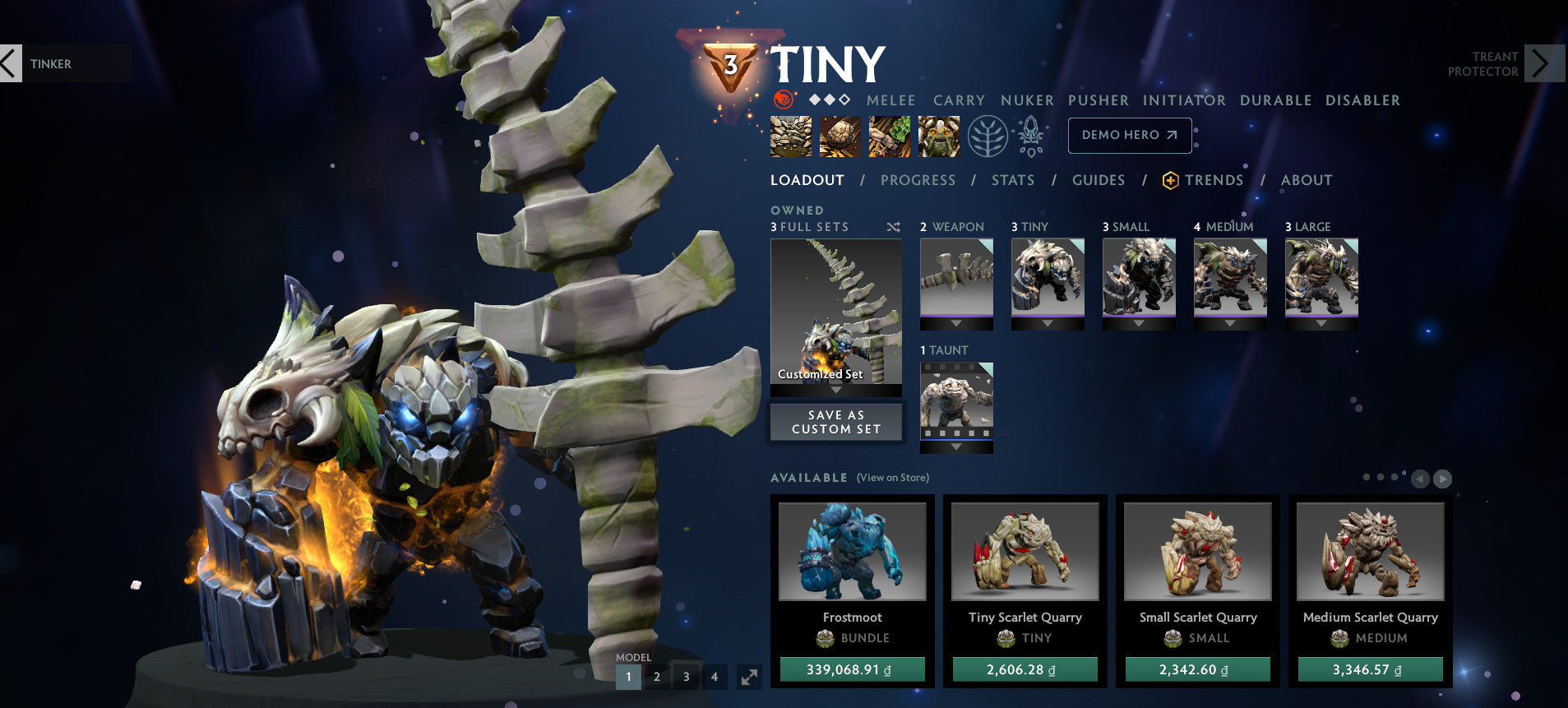Click the Demo Hero button
Image resolution: width=1568 pixels, height=708 pixels.
1129,135
